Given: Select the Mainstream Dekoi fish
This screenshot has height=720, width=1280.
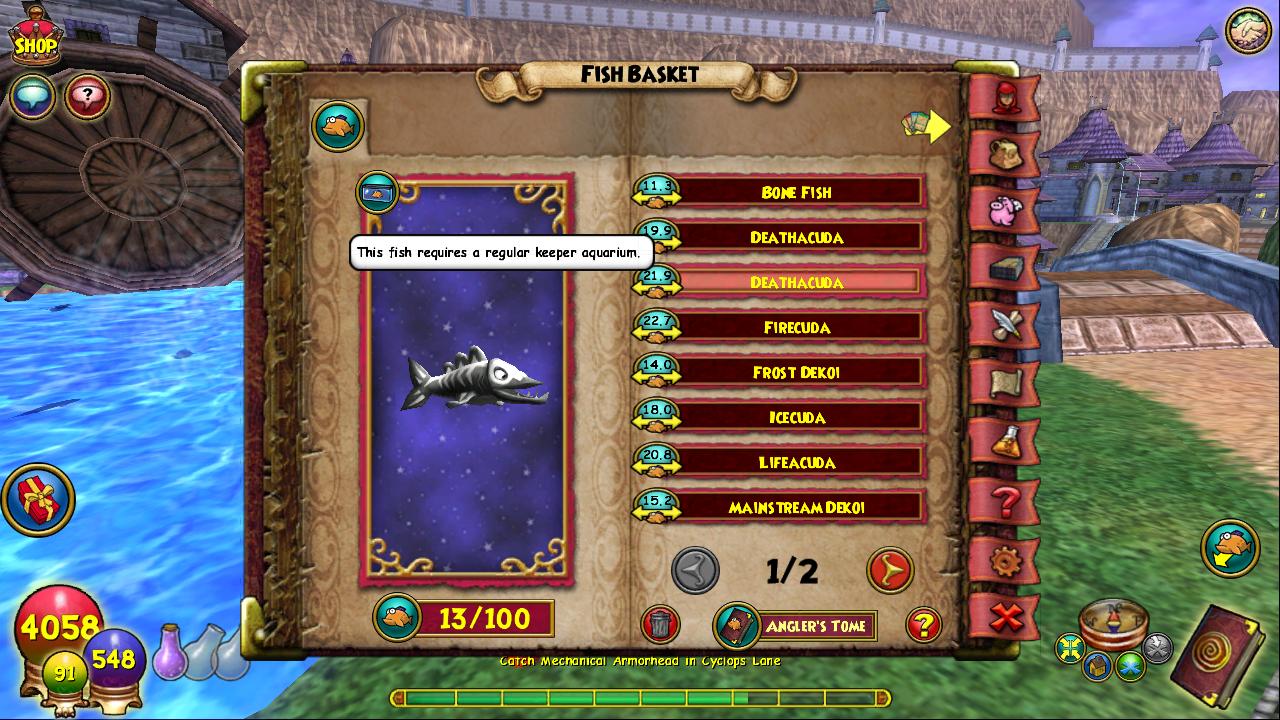Looking at the screenshot, I should (x=796, y=507).
